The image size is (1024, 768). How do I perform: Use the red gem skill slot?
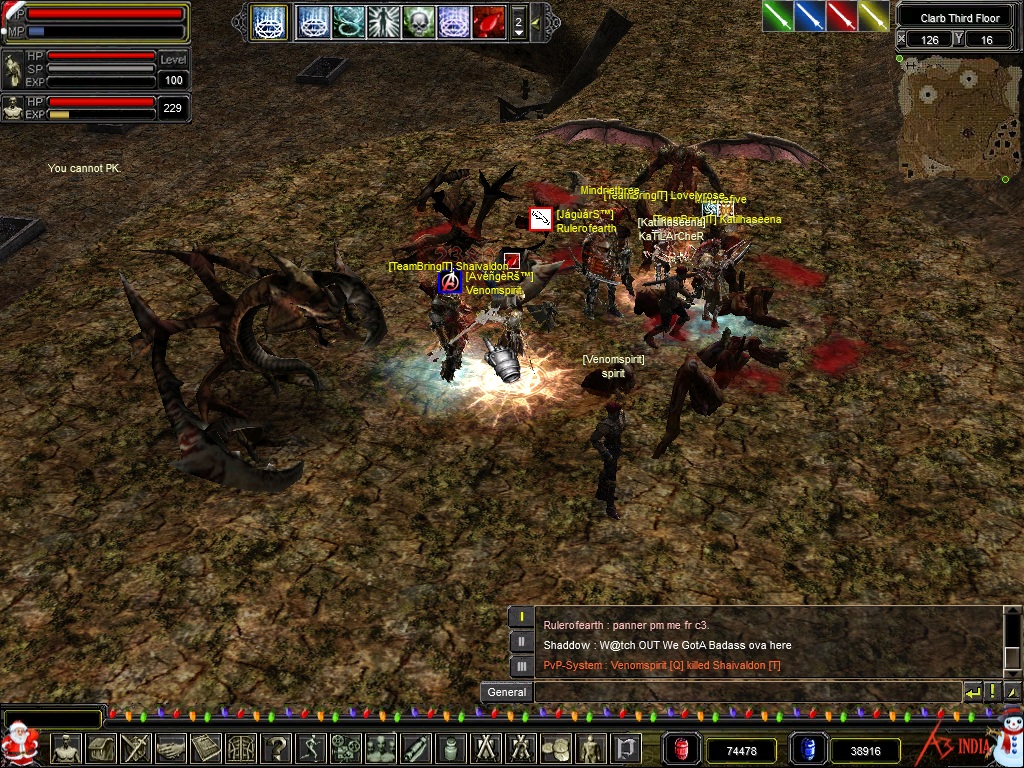tap(488, 21)
